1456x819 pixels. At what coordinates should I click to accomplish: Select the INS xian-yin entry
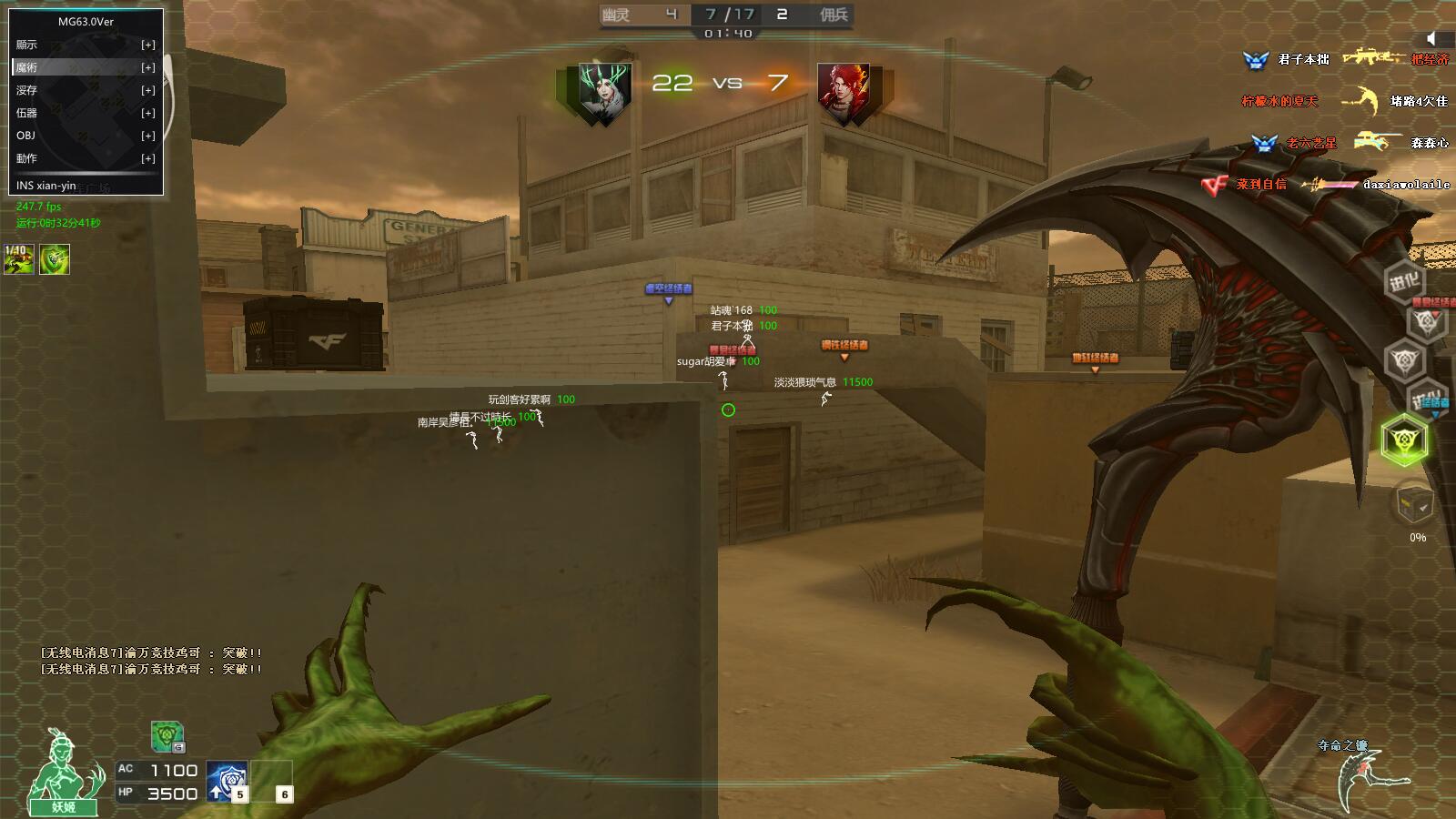tap(47, 186)
